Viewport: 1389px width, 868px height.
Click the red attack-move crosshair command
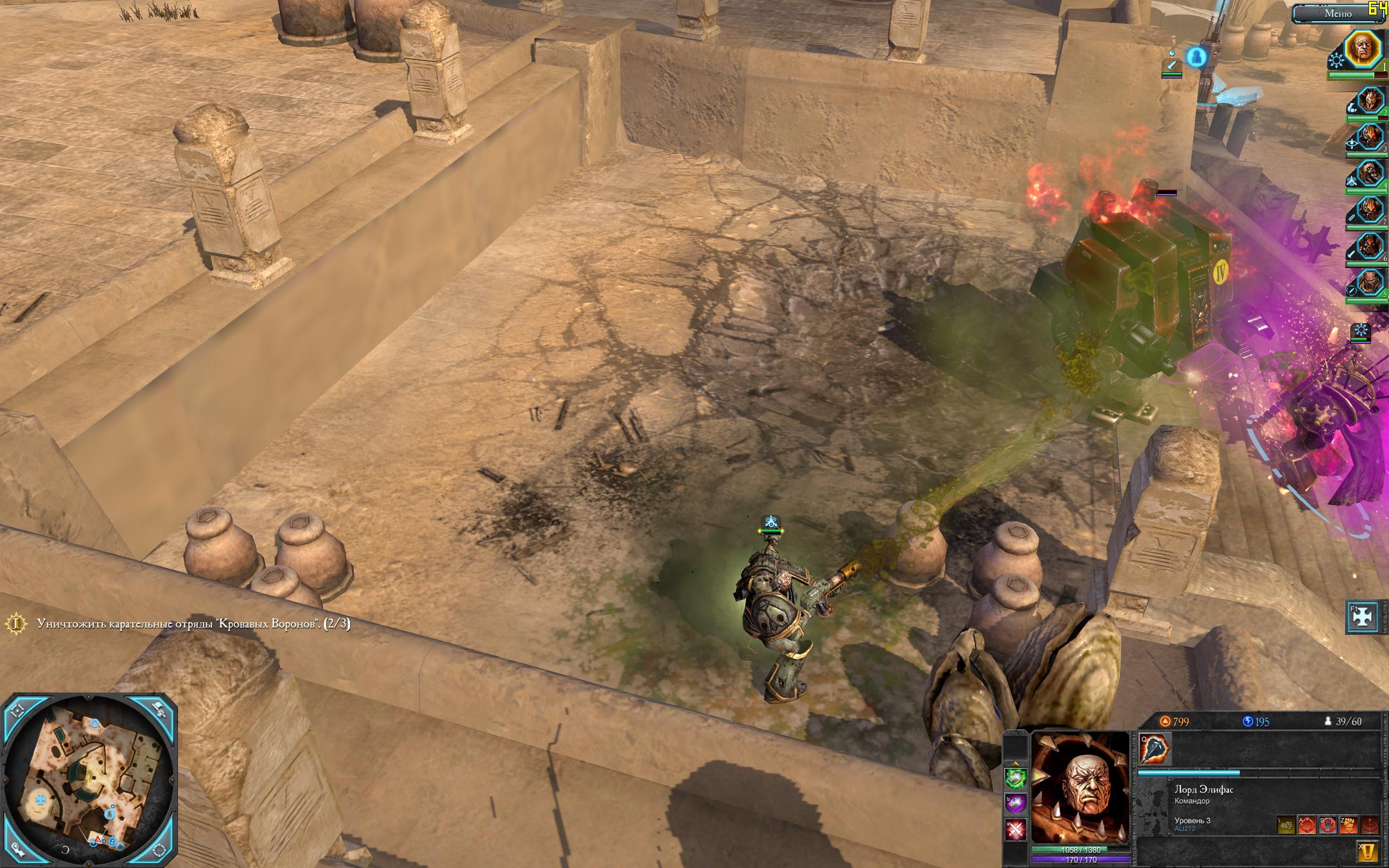click(x=1307, y=826)
